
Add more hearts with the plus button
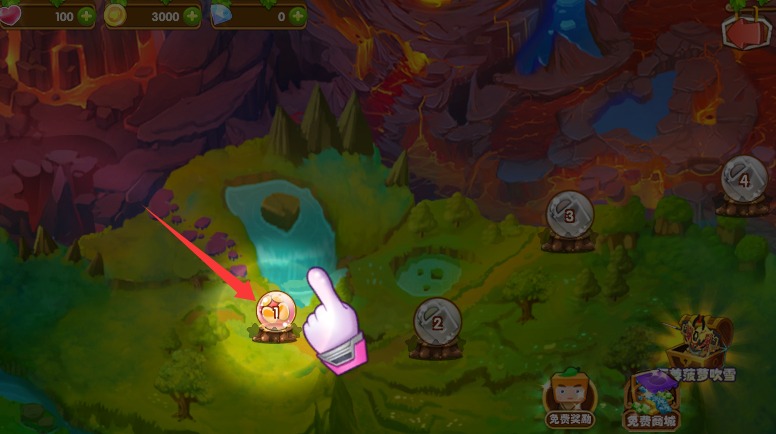(x=84, y=17)
